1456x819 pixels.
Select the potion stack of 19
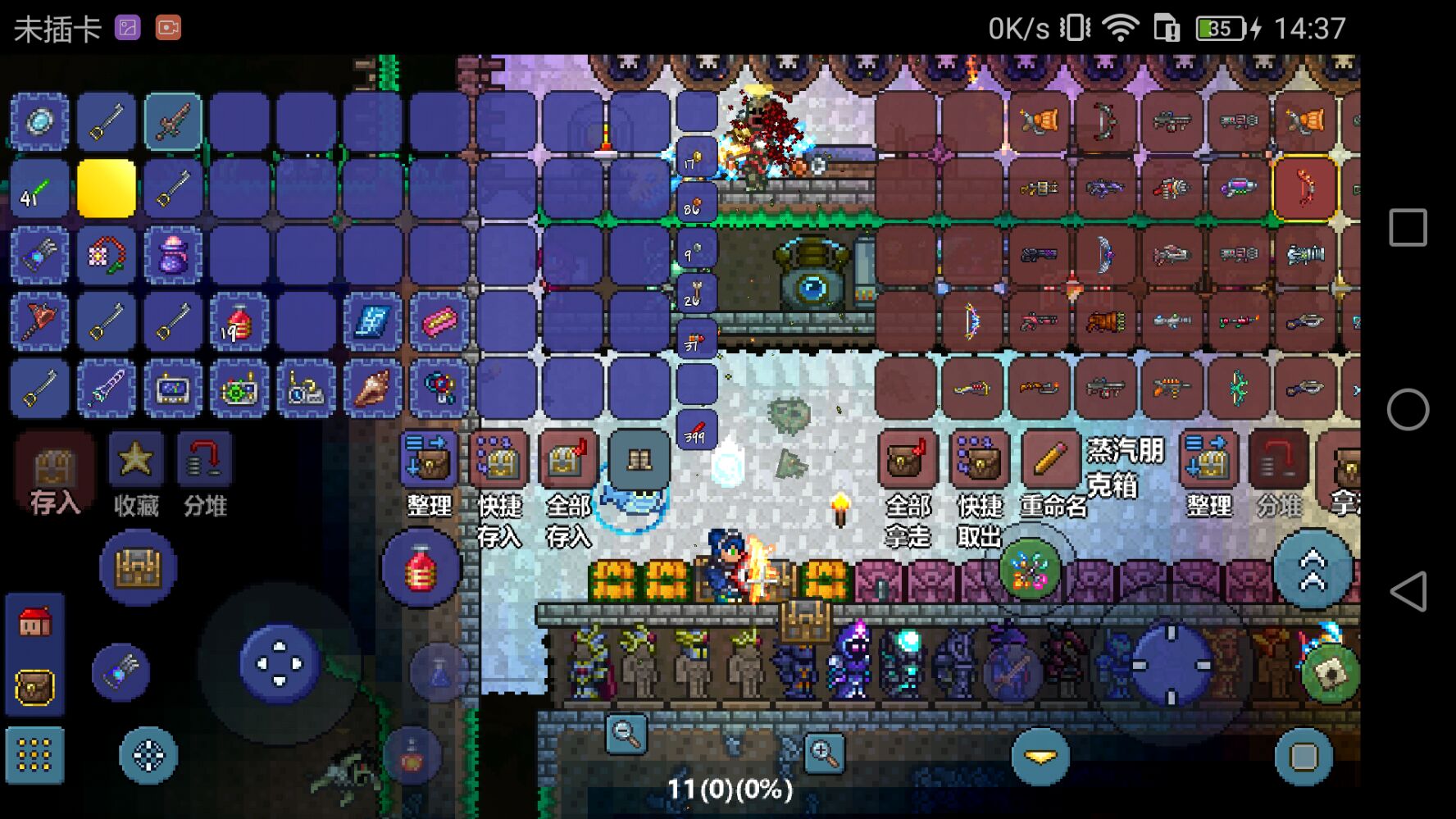click(x=239, y=322)
